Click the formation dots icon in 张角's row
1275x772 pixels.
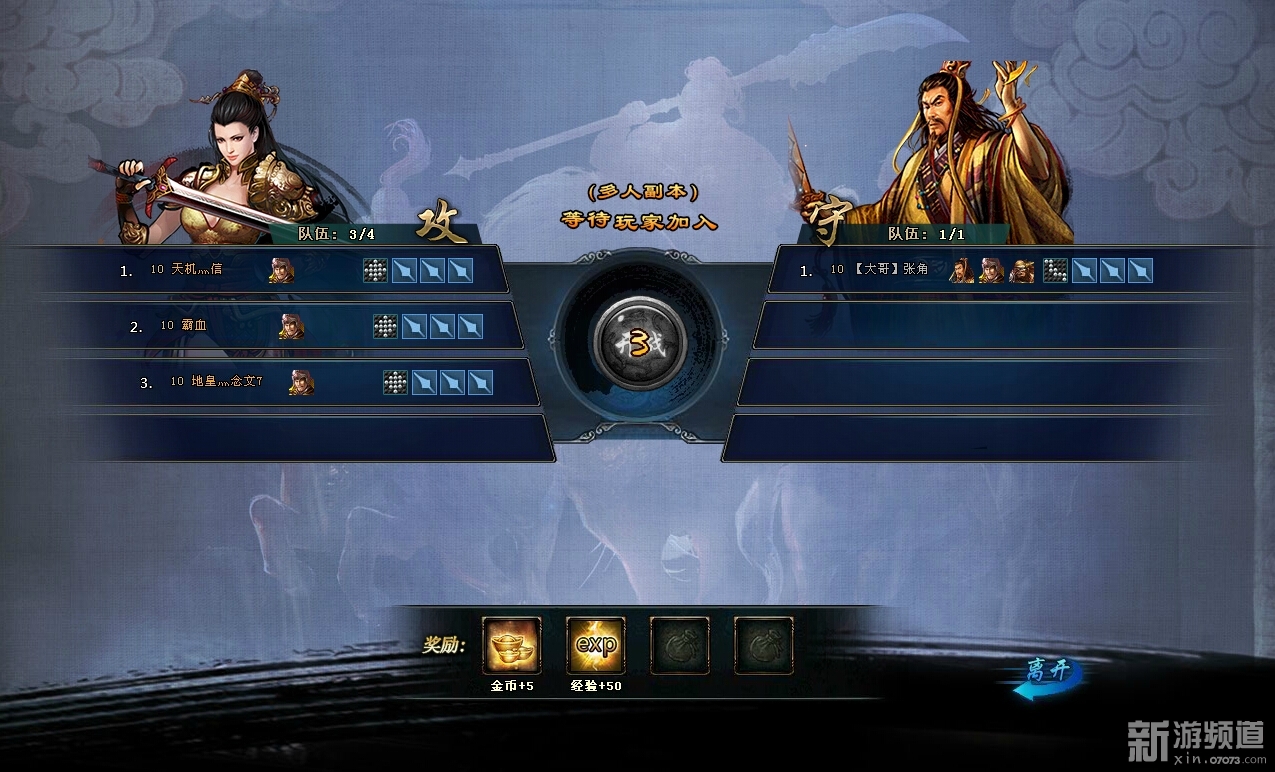1055,270
